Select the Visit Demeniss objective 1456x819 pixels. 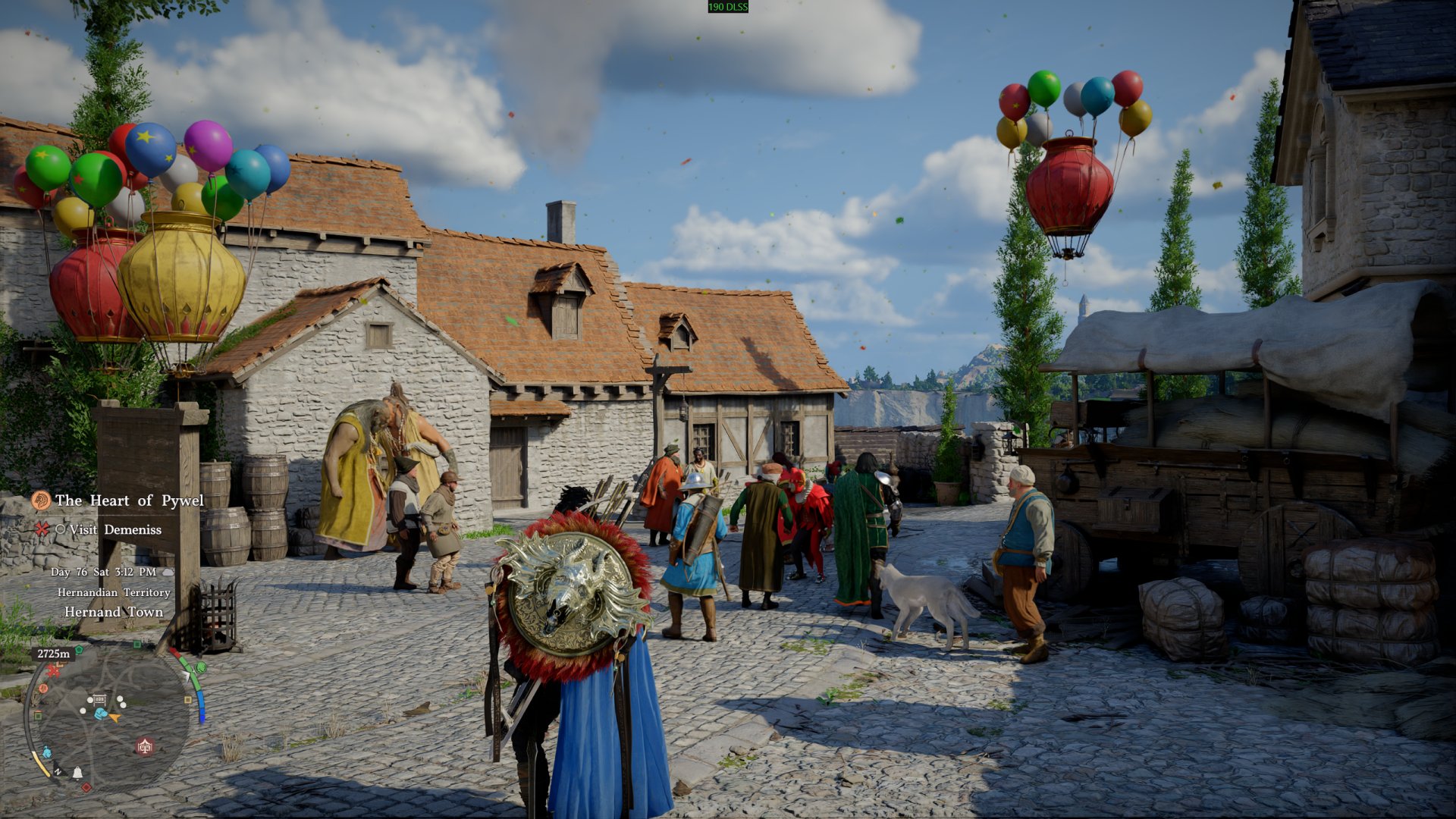click(115, 529)
